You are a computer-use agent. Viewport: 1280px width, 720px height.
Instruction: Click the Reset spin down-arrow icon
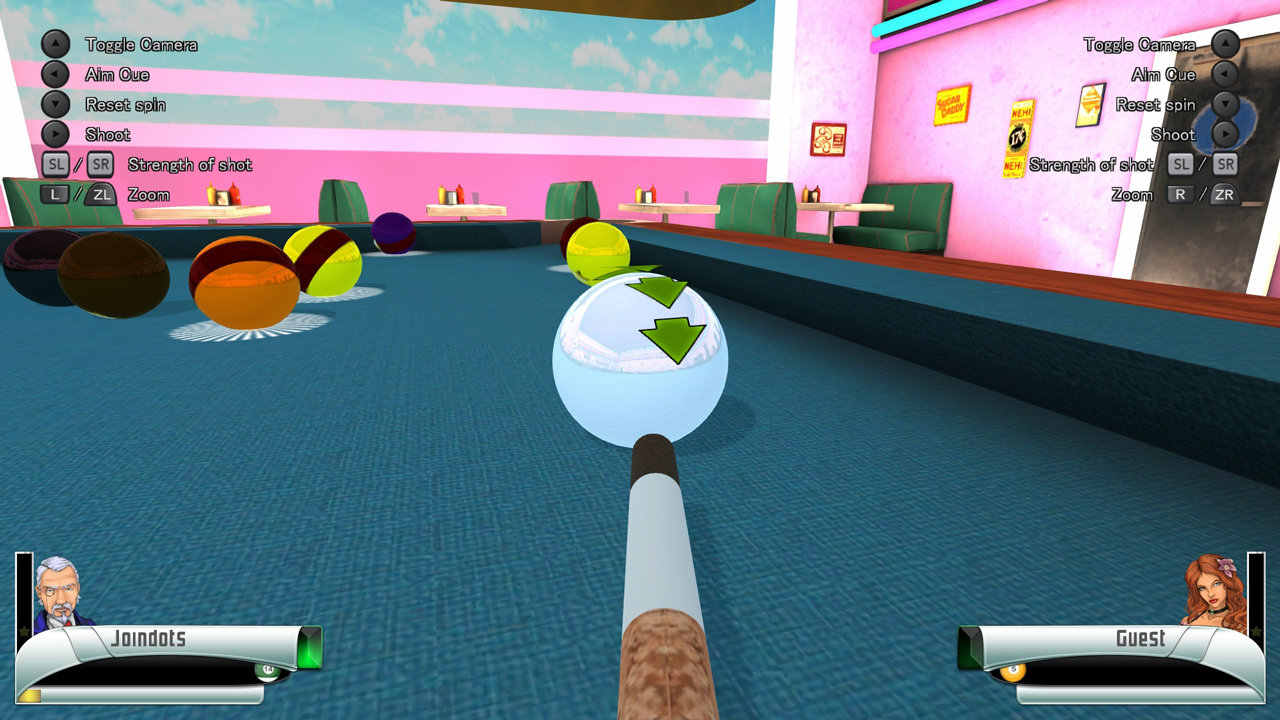pyautogui.click(x=55, y=104)
